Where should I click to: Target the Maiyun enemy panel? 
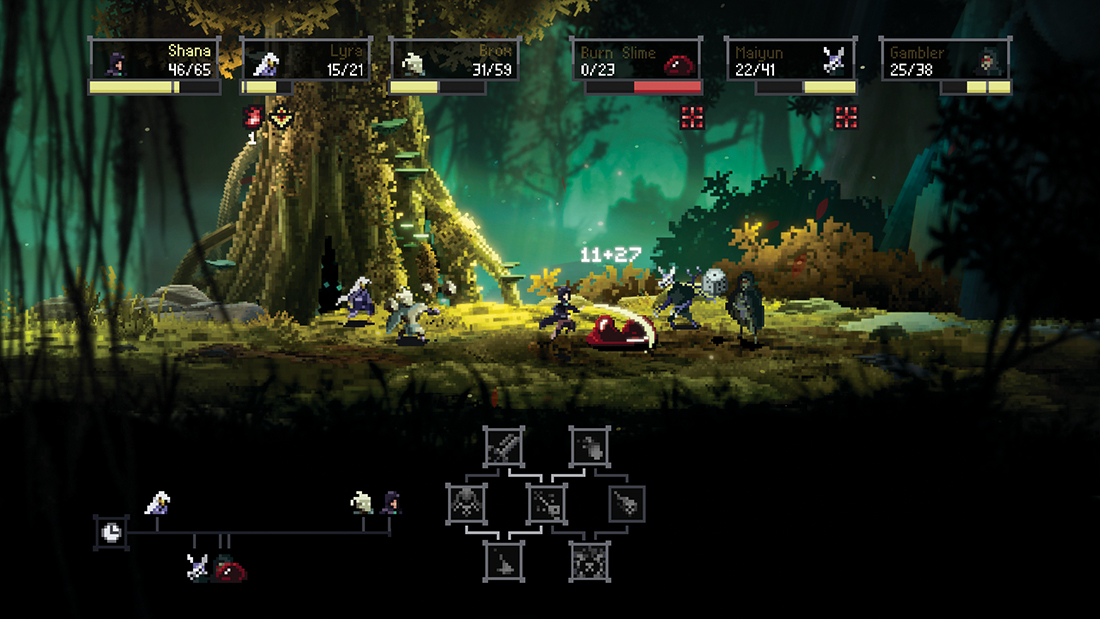click(x=790, y=60)
